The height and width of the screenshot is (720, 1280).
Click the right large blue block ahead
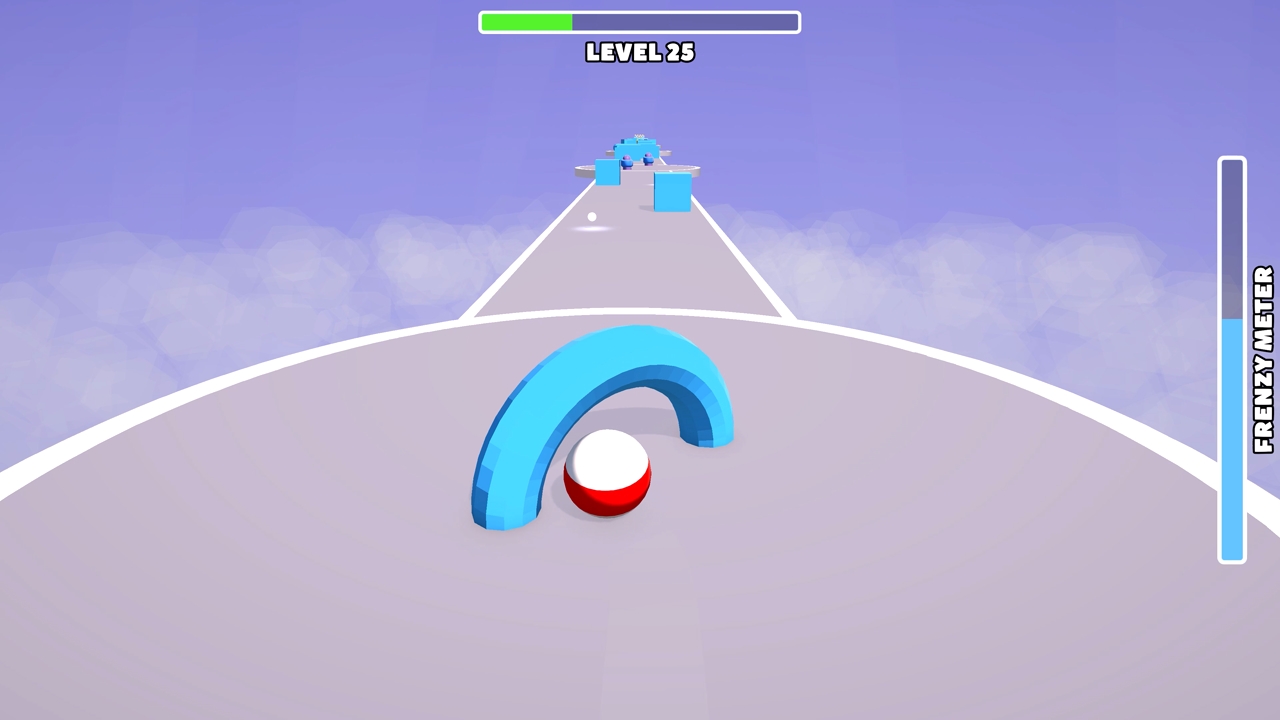click(x=672, y=192)
